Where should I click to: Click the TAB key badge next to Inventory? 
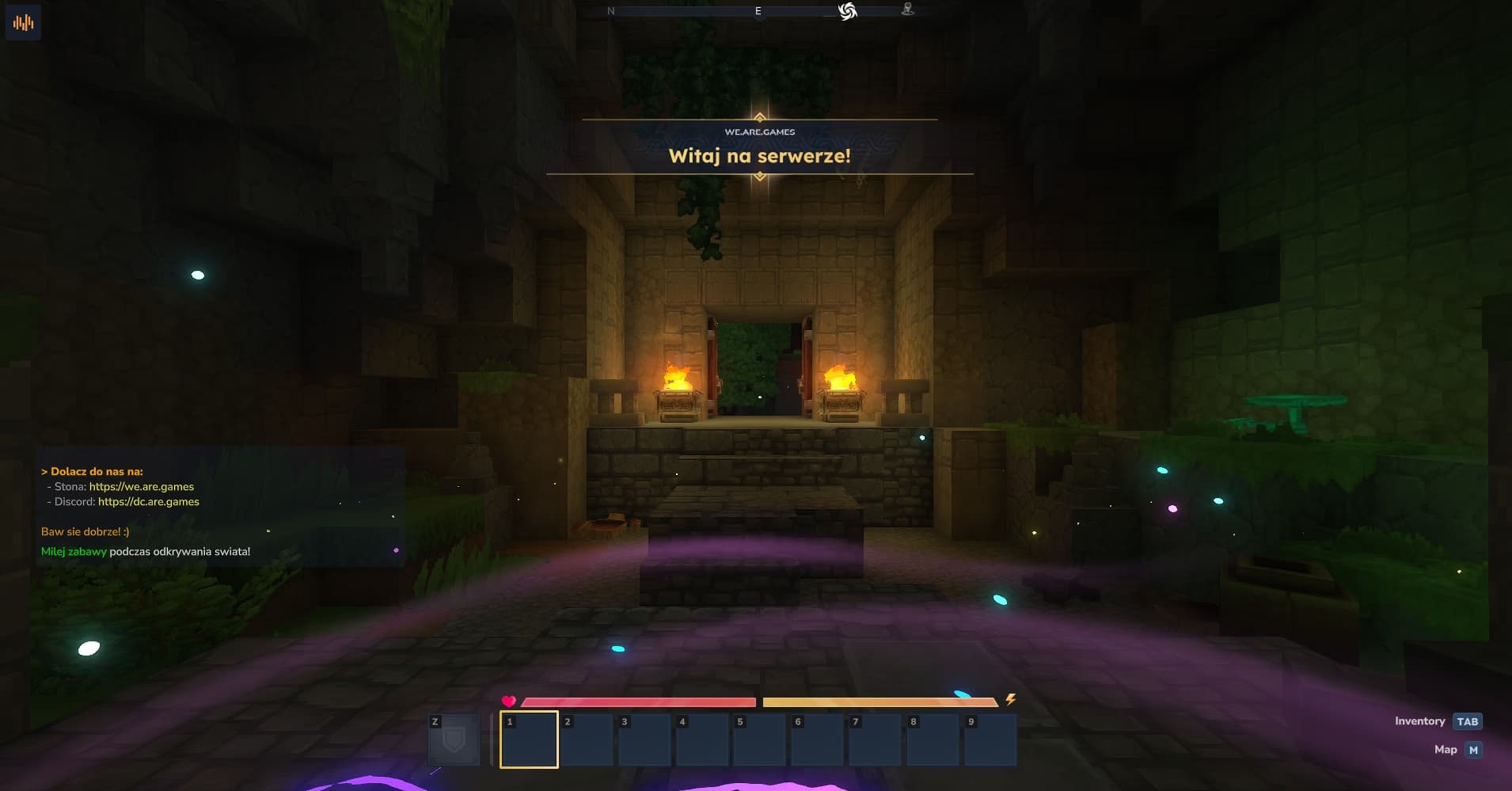[x=1468, y=721]
